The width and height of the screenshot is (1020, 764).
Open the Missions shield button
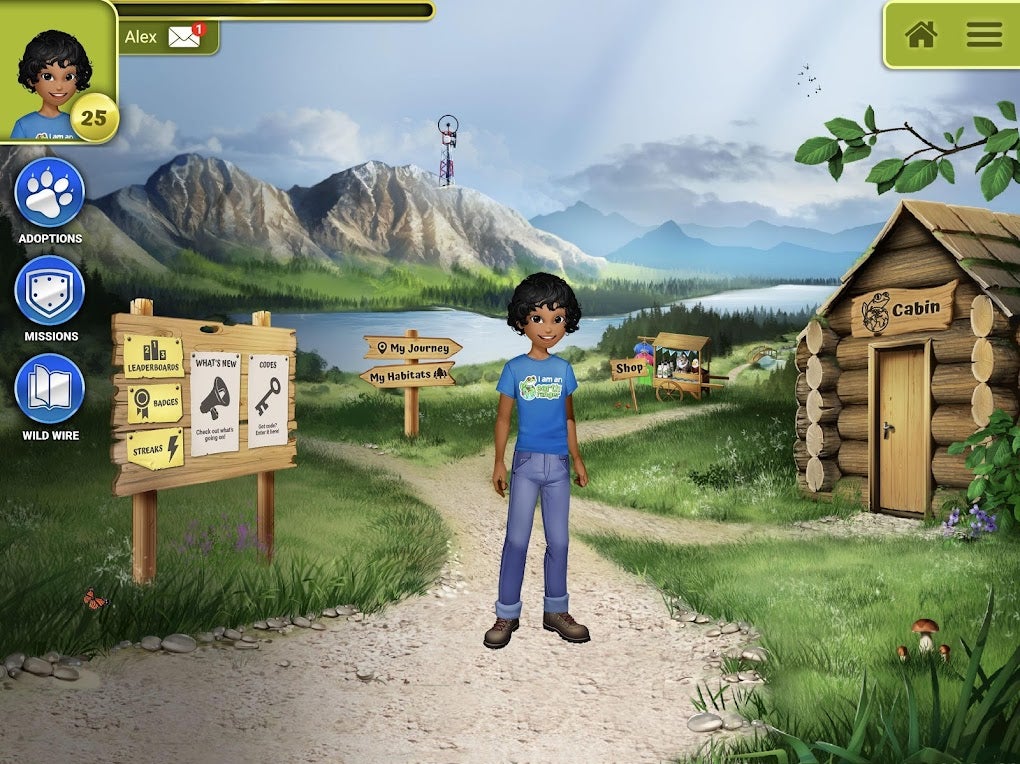click(49, 290)
